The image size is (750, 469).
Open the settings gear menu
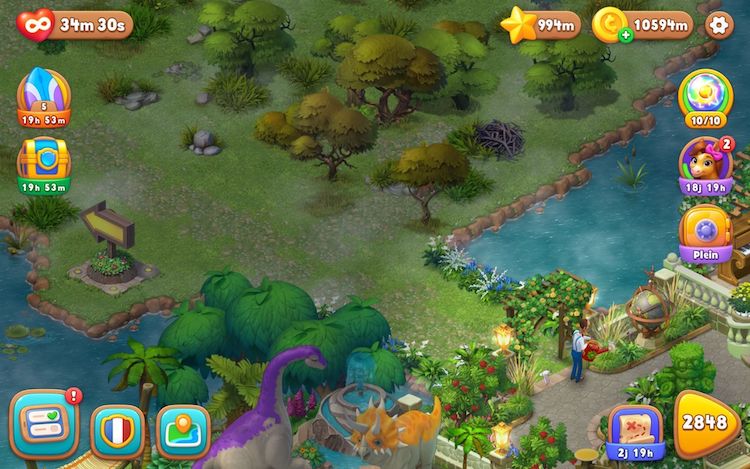719,24
